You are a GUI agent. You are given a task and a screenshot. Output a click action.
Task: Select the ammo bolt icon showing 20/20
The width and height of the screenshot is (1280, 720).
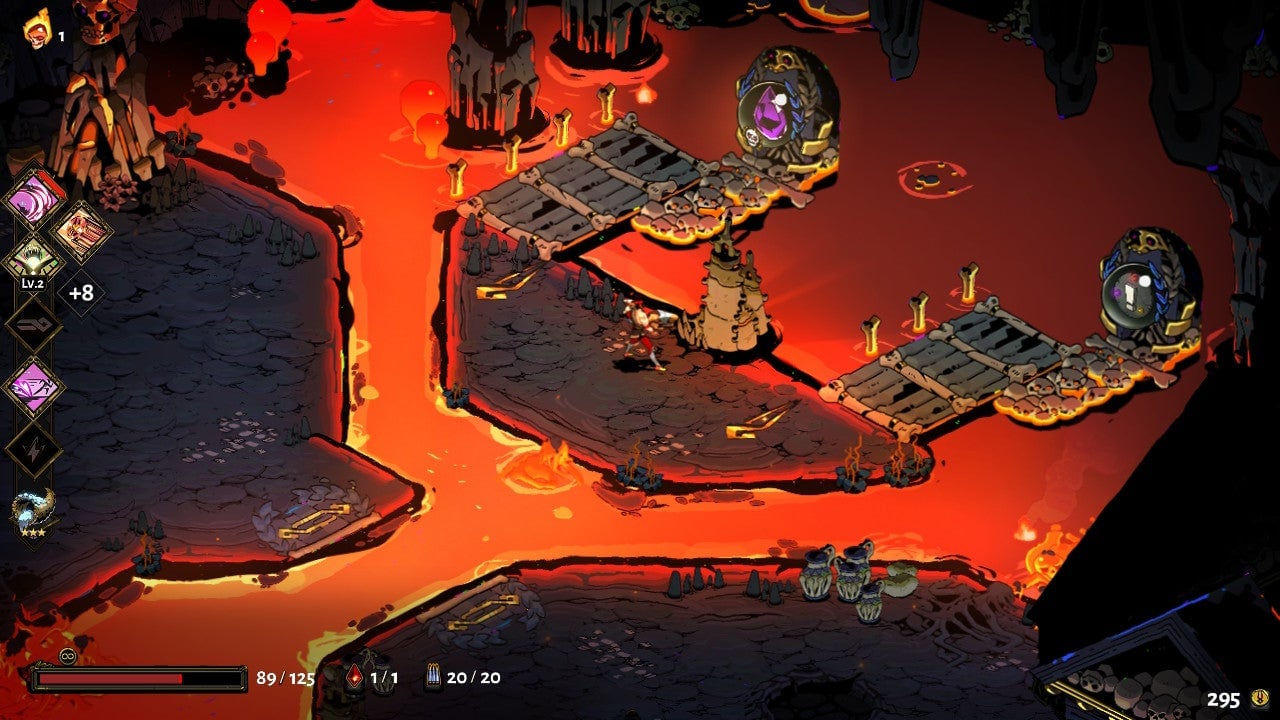pos(434,676)
